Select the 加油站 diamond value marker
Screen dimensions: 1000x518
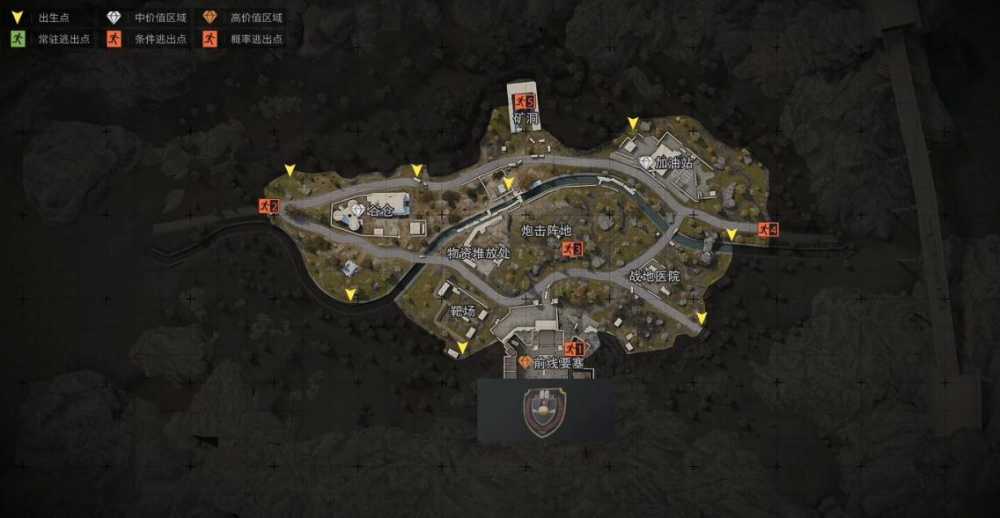click(645, 162)
